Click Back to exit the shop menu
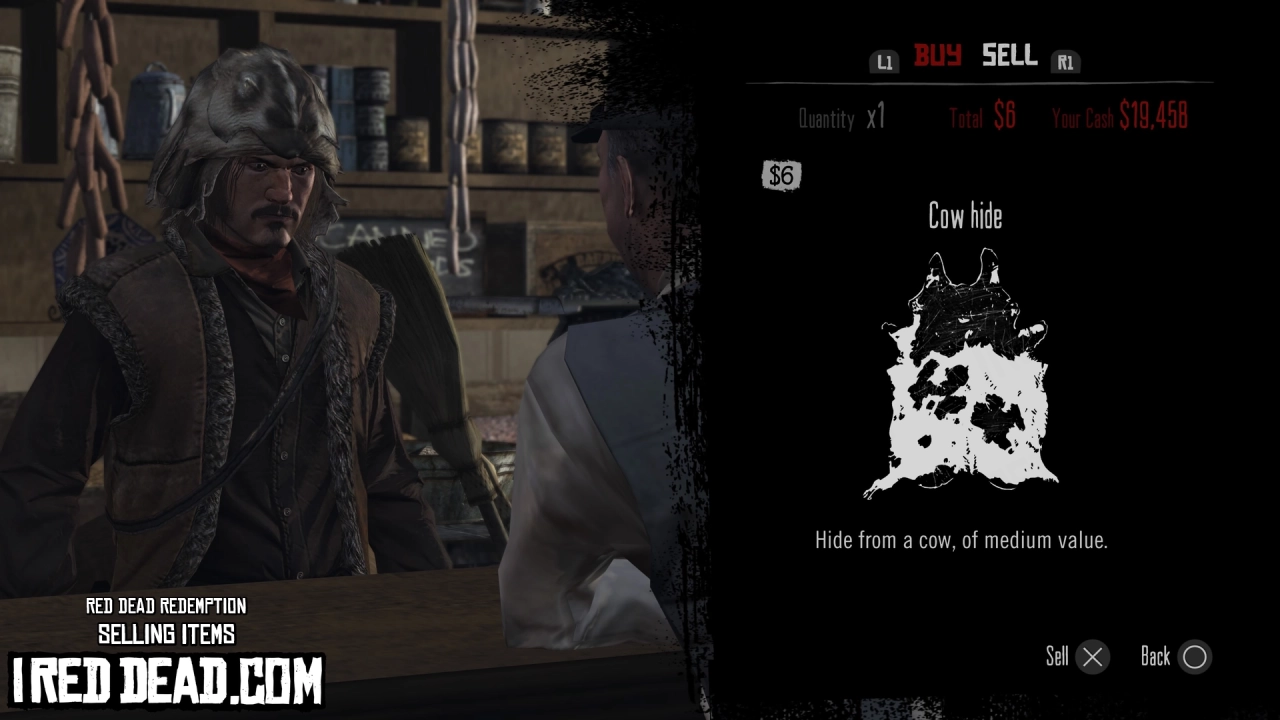This screenshot has width=1280, height=720. (1157, 657)
